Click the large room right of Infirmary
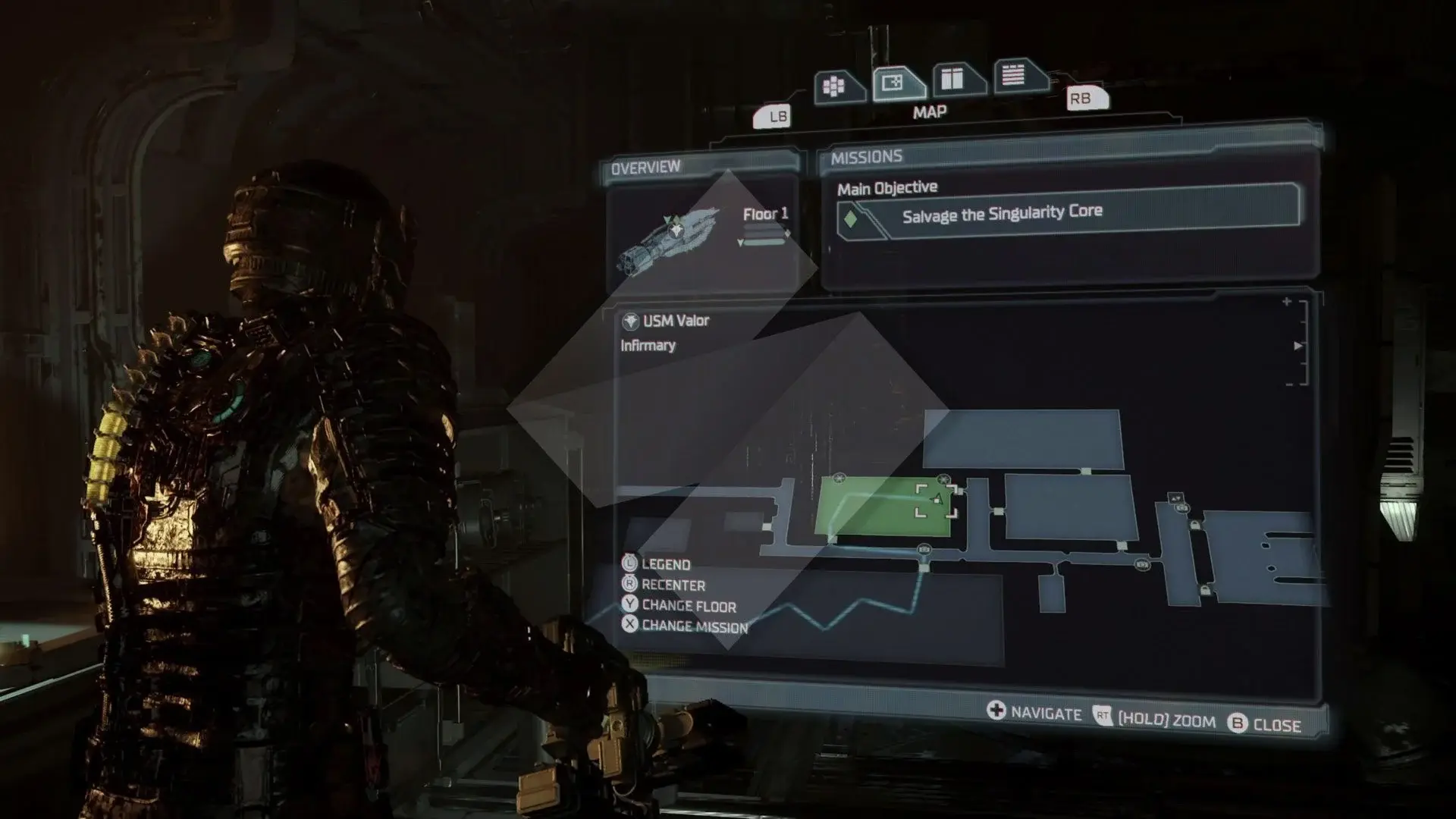 1071,507
